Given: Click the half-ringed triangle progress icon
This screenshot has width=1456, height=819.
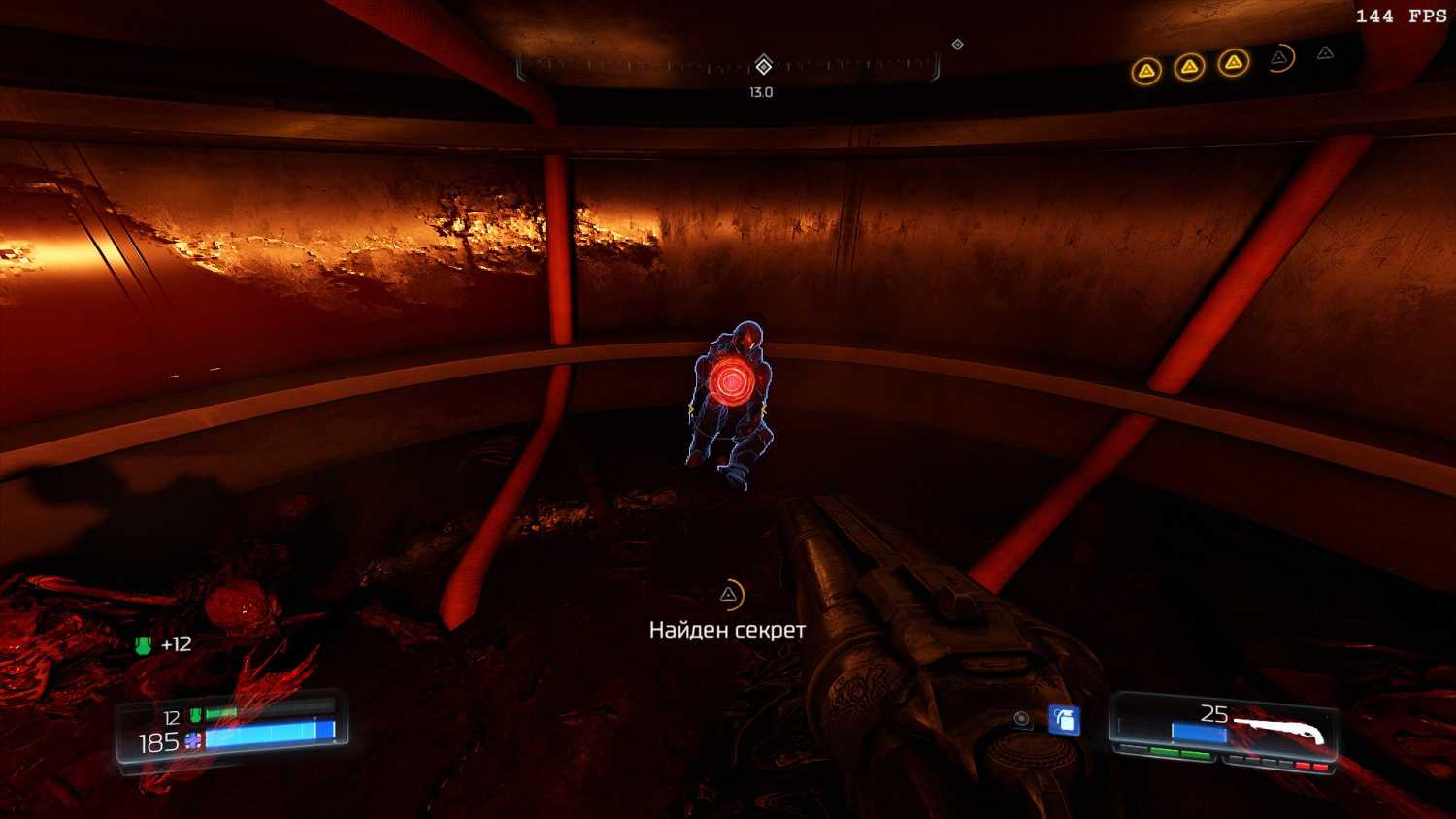Looking at the screenshot, I should [x=1280, y=59].
